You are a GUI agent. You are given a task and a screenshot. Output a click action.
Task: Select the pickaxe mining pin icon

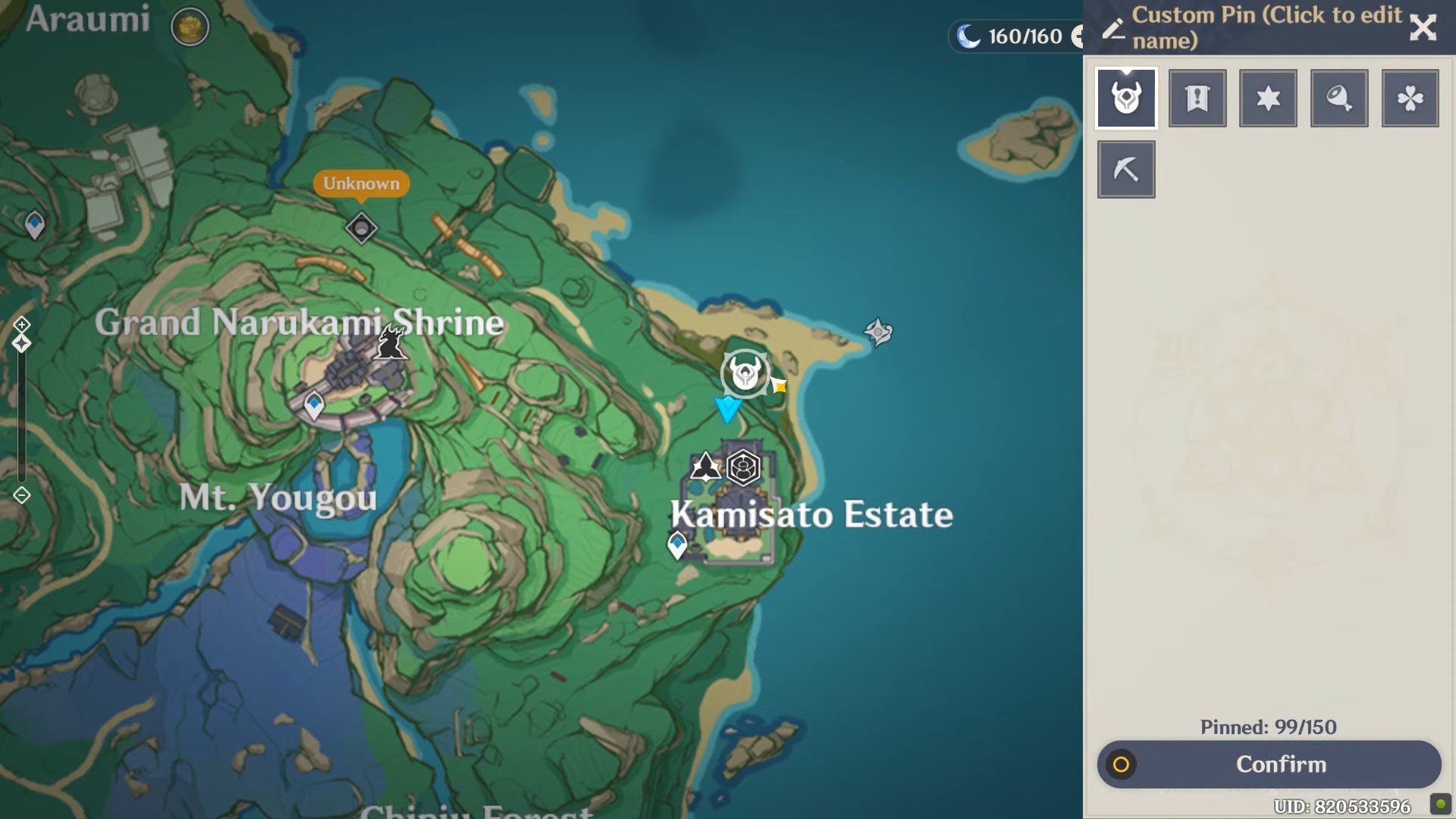1125,168
